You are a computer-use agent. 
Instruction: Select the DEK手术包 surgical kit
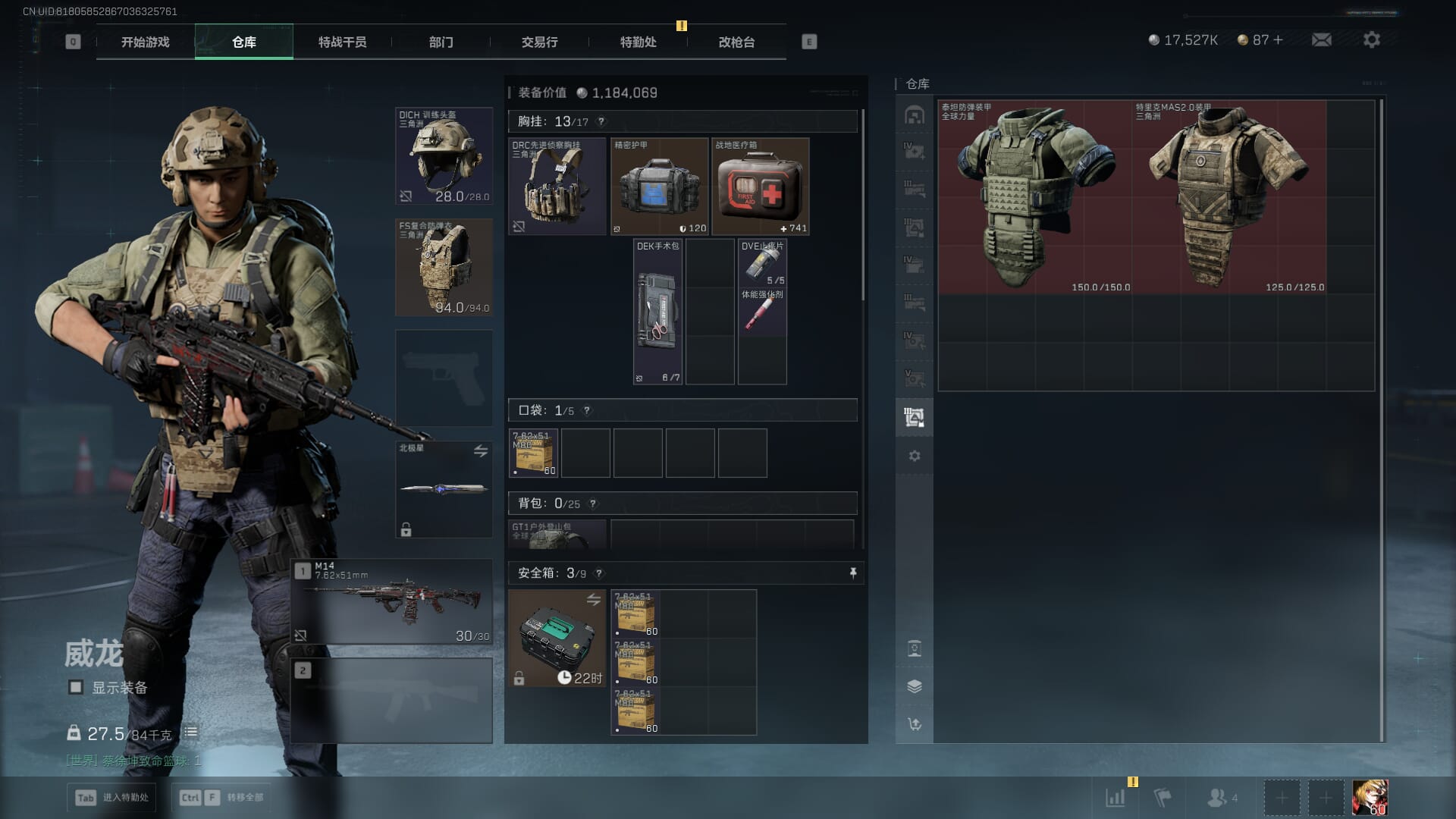pos(657,312)
